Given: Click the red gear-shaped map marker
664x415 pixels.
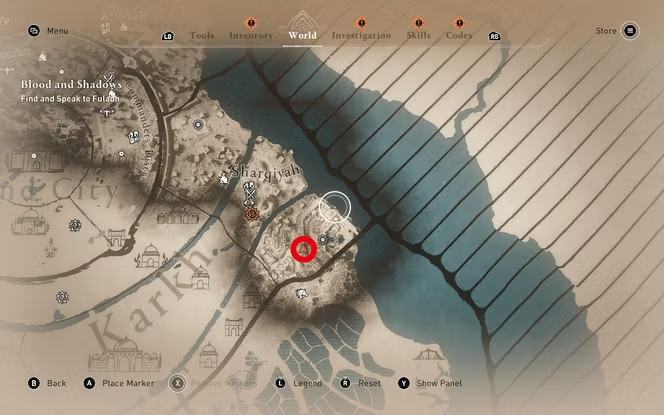Looking at the screenshot, I should [253, 214].
